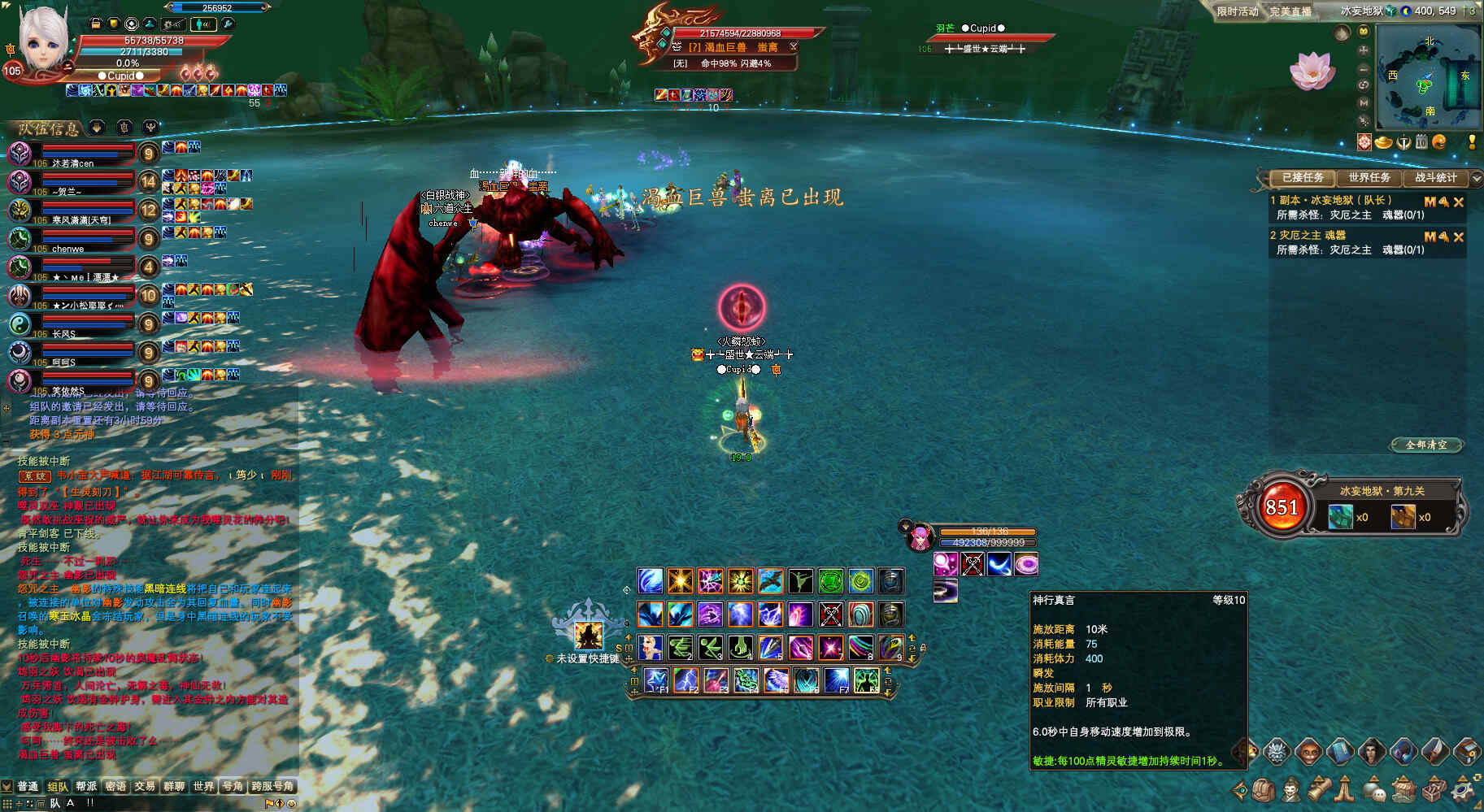Click the 全部清空 clear all button
1484x812 pixels.
1426,445
